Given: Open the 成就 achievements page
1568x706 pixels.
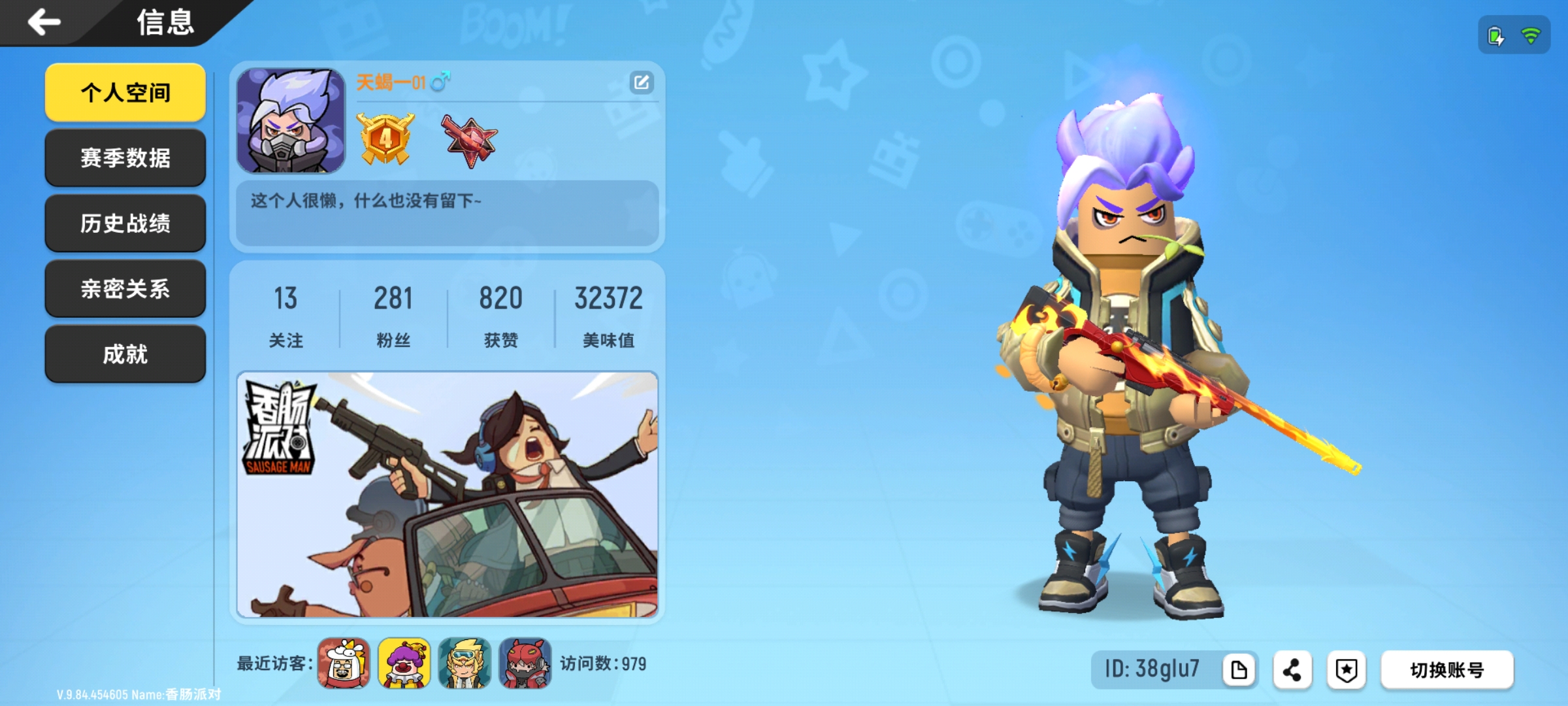Looking at the screenshot, I should (x=125, y=352).
